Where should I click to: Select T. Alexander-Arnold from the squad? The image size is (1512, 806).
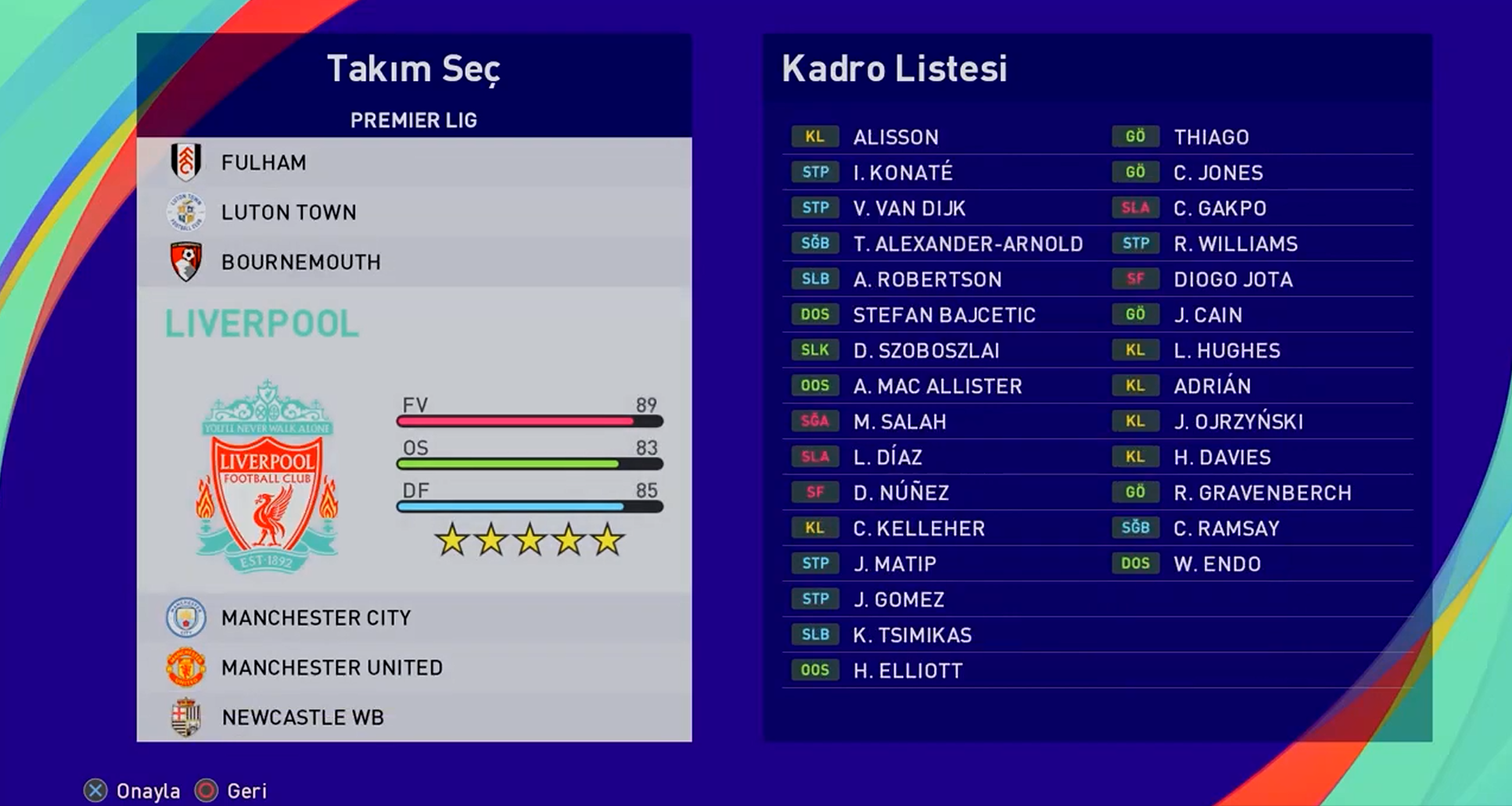point(968,245)
